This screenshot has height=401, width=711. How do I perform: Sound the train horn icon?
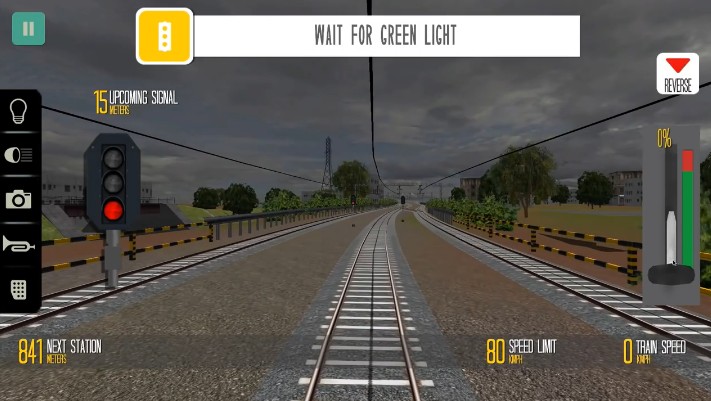click(x=19, y=244)
